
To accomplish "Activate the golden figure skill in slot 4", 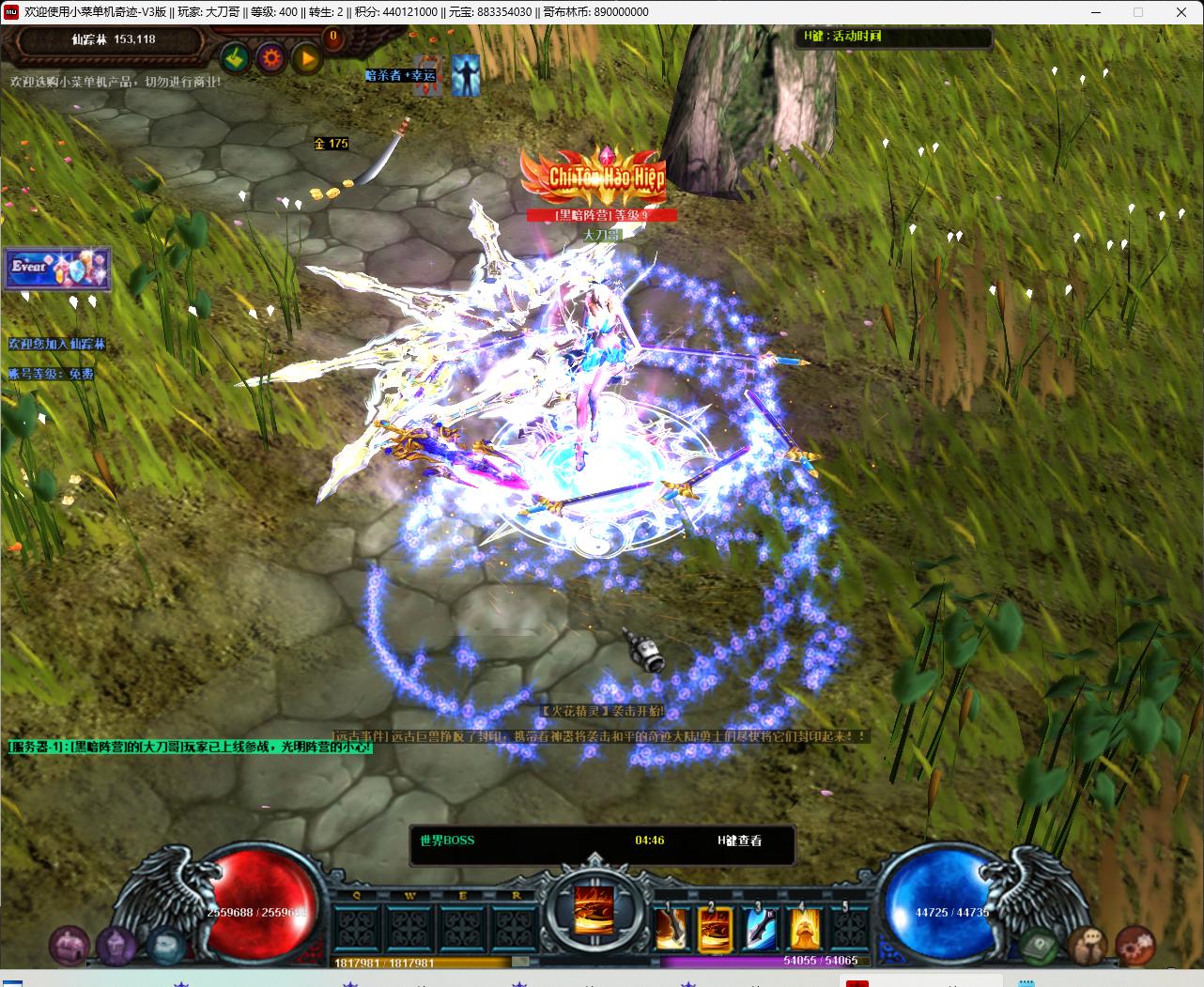I will tap(804, 928).
